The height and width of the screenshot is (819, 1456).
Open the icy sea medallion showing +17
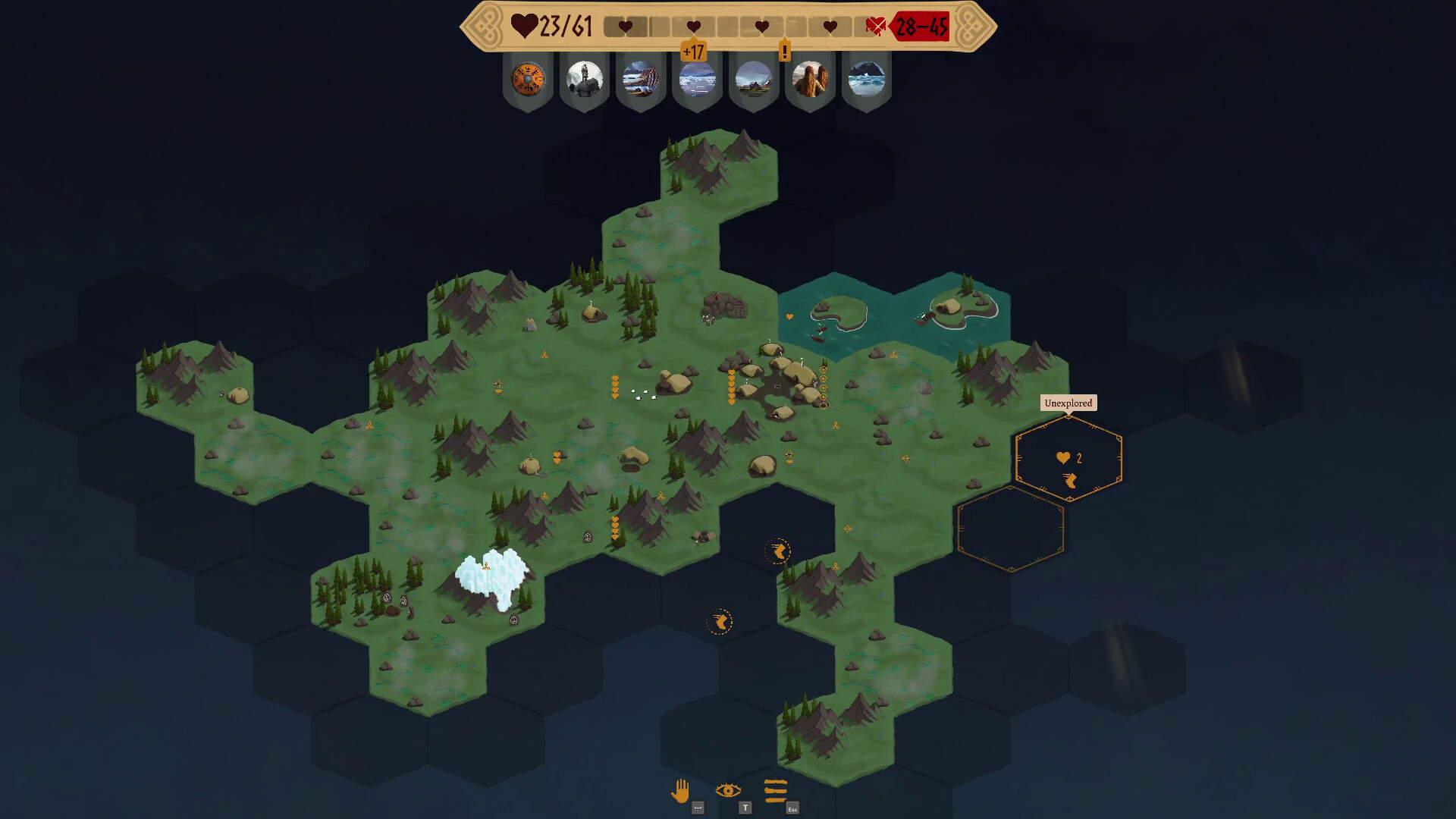pos(698,79)
